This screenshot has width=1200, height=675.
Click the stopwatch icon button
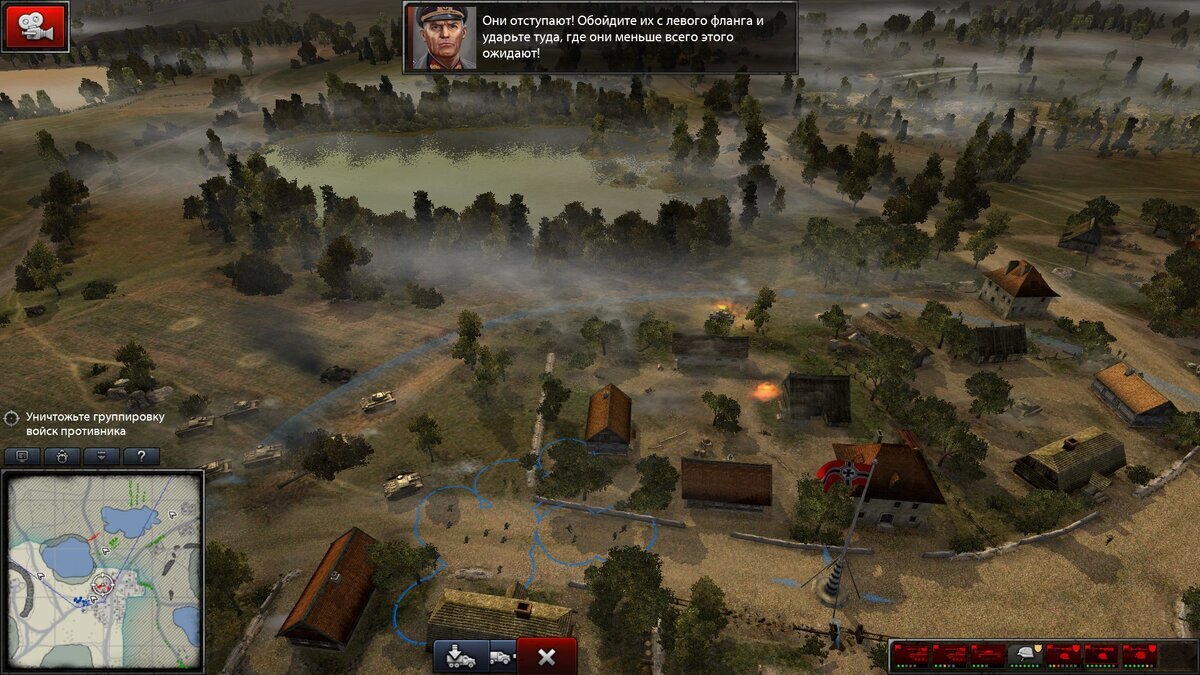[62, 456]
